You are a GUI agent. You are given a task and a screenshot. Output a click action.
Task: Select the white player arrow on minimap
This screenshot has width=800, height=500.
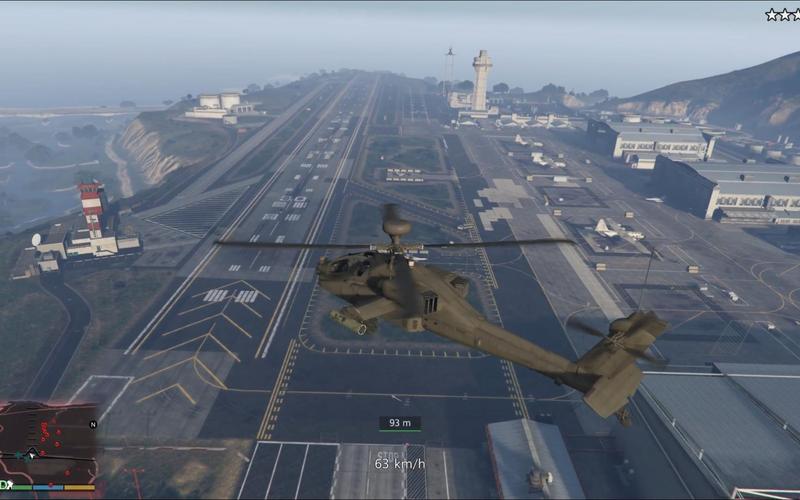(32, 453)
